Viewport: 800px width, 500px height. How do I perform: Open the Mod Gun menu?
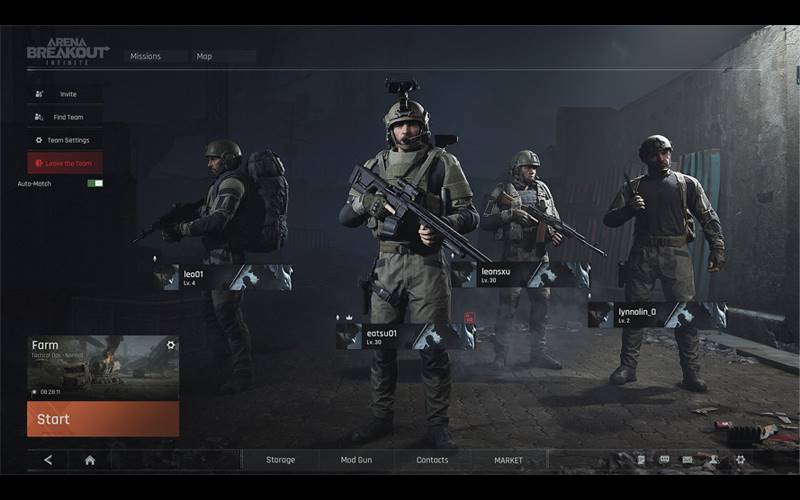356,460
